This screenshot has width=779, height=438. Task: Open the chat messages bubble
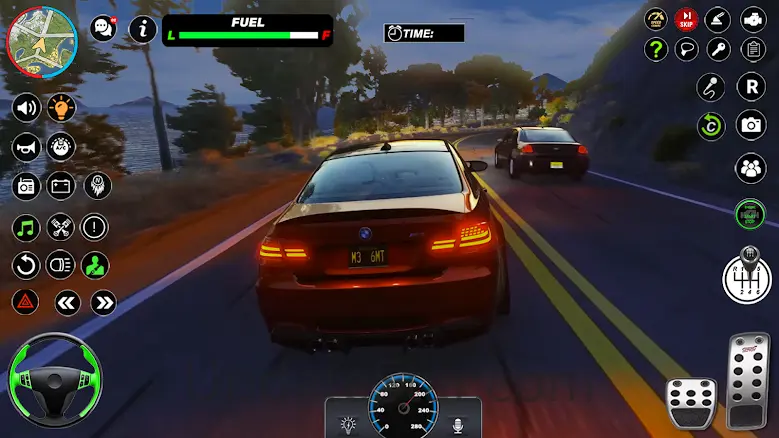pyautogui.click(x=103, y=29)
